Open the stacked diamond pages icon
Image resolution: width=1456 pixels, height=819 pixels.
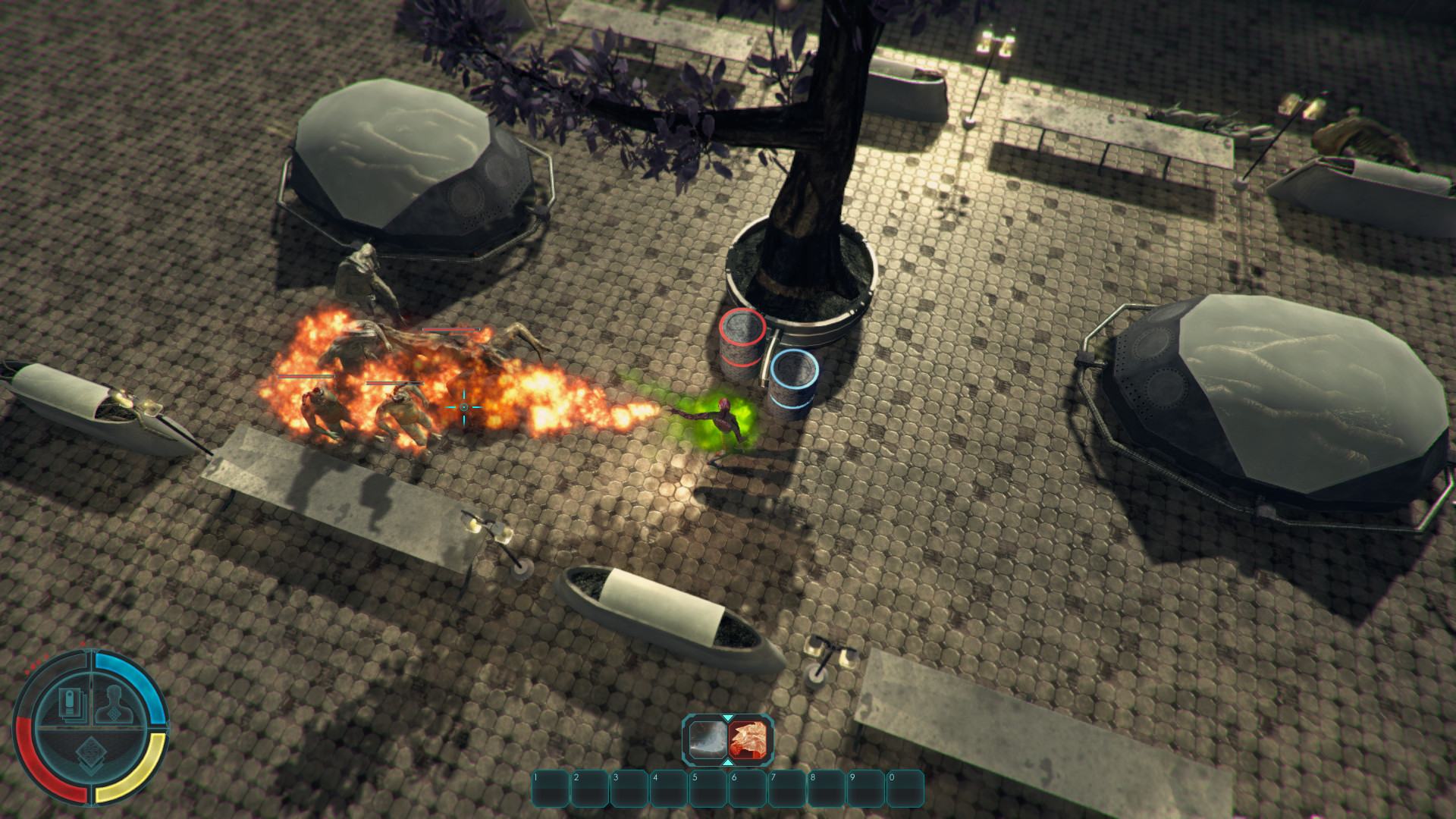click(92, 757)
